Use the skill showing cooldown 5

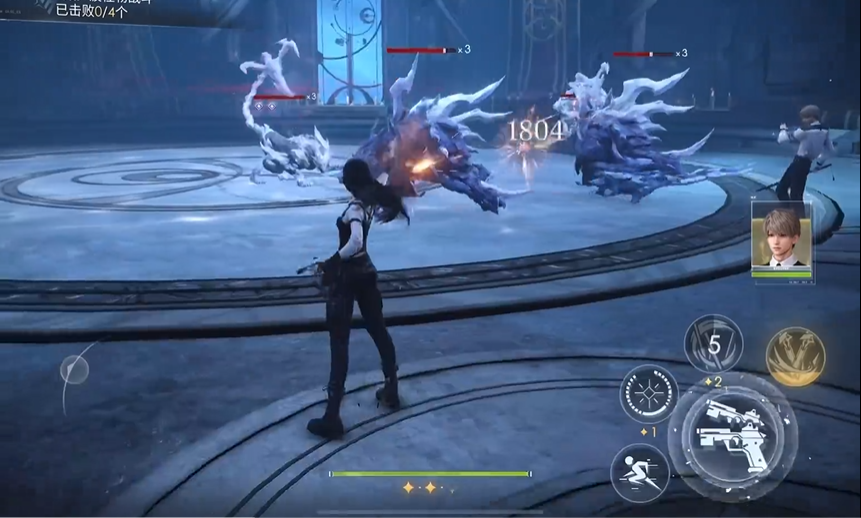pos(713,345)
